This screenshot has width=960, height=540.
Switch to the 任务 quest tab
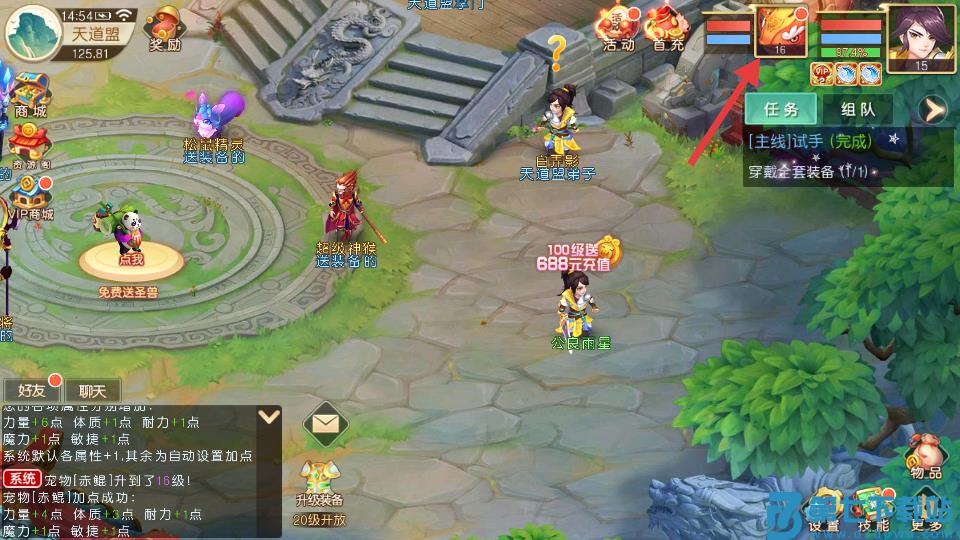pos(781,109)
